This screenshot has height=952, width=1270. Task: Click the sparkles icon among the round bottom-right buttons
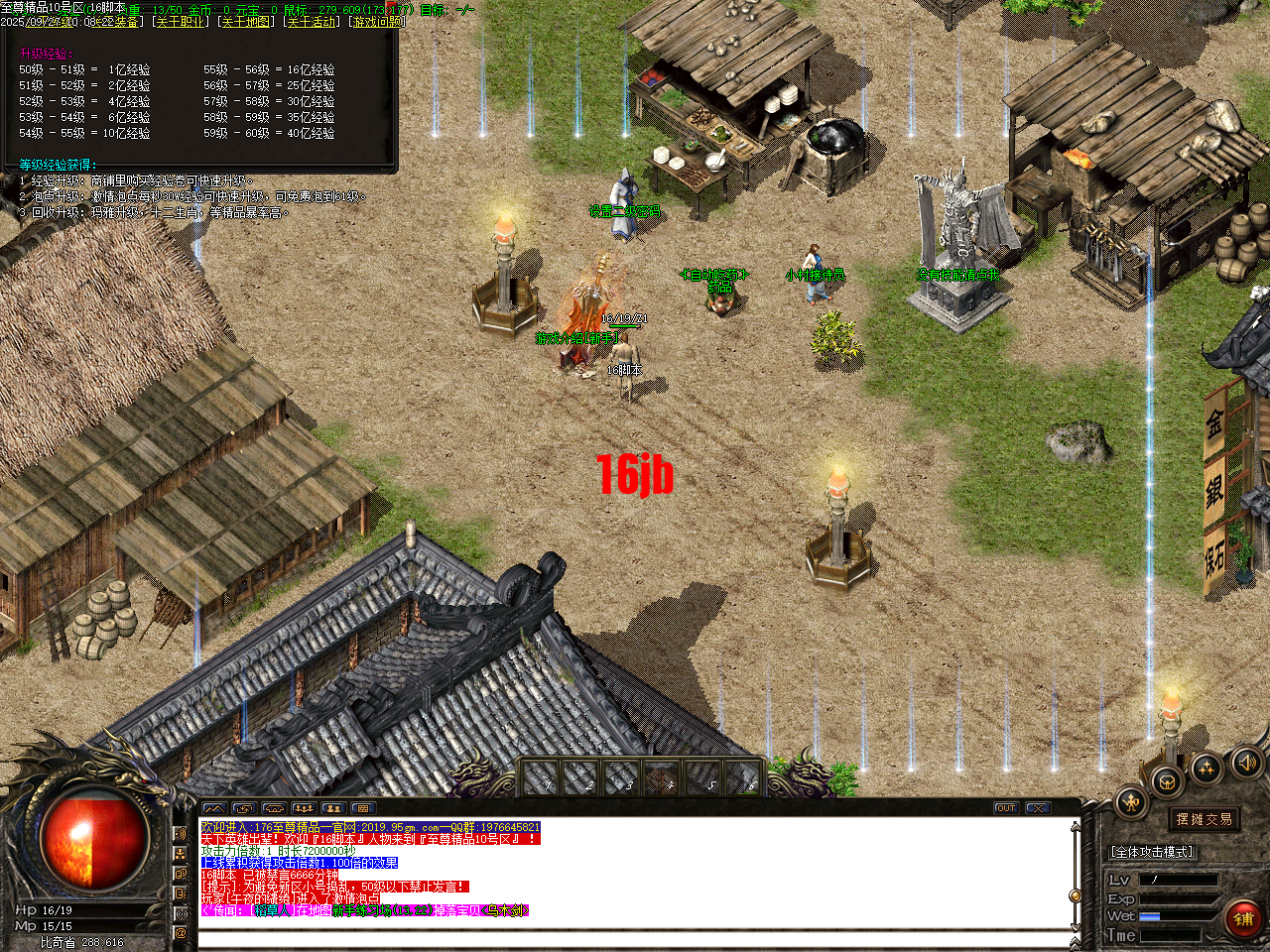pyautogui.click(x=1206, y=770)
